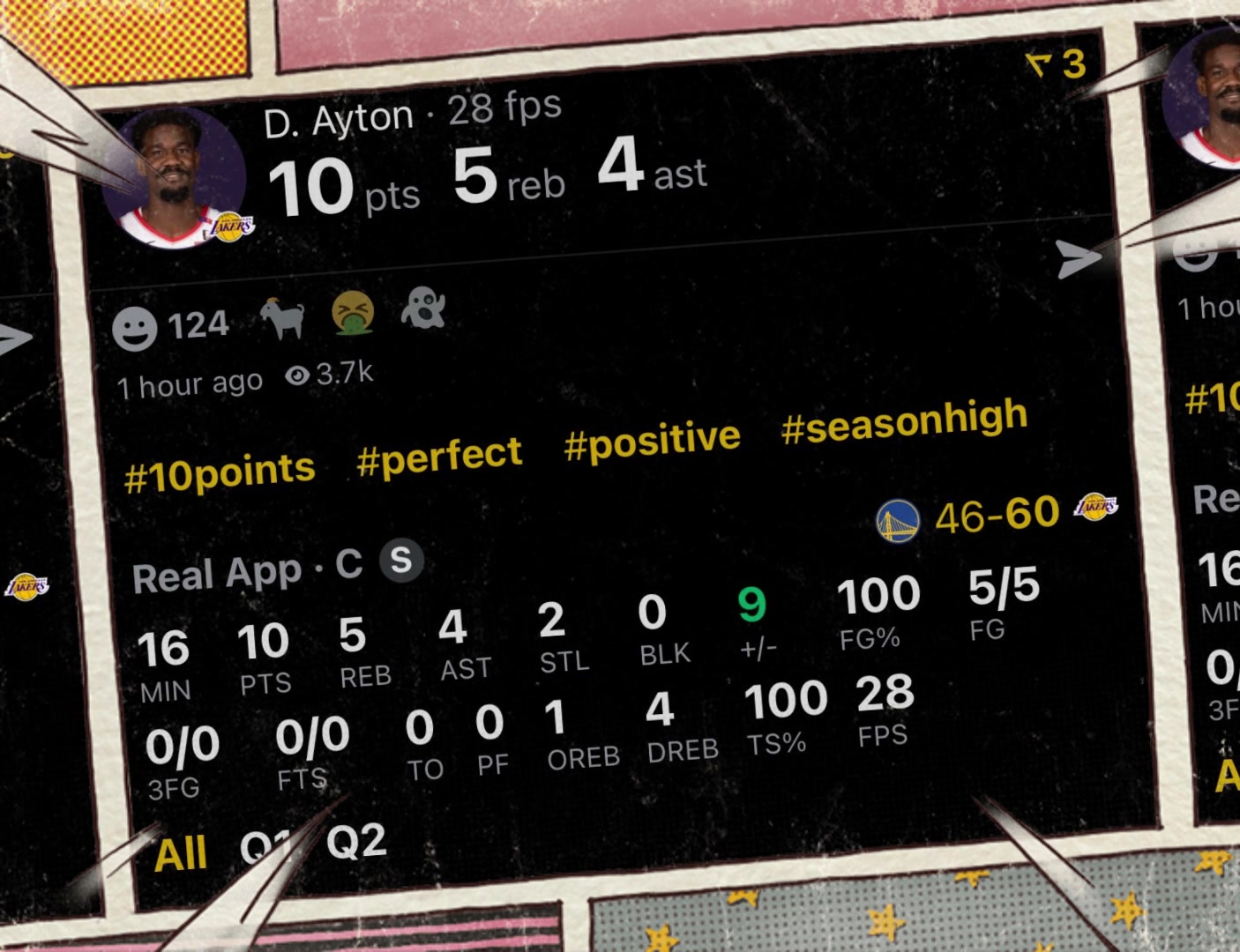1240x952 pixels.
Task: Open the #perfect hashtag
Action: [439, 456]
